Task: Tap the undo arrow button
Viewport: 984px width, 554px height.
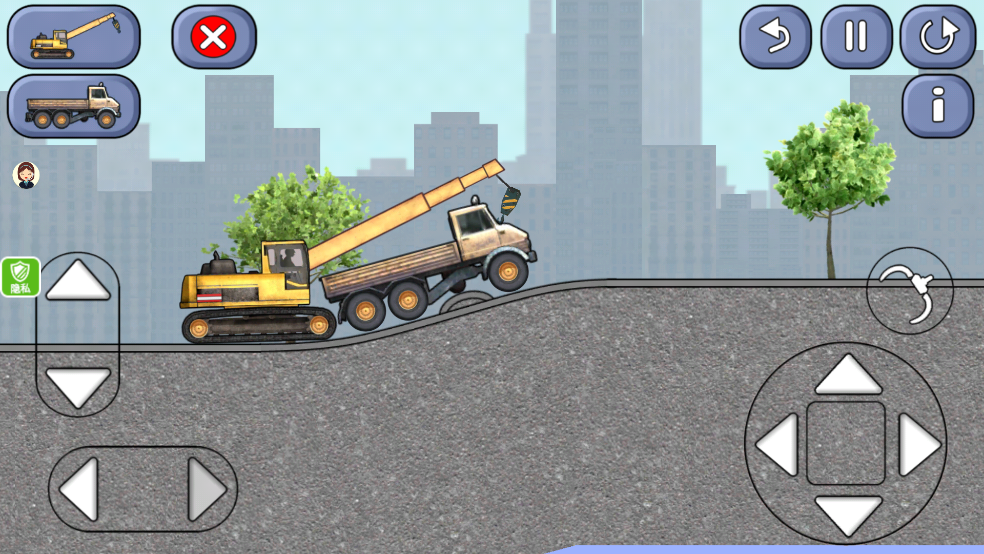Action: 774,37
